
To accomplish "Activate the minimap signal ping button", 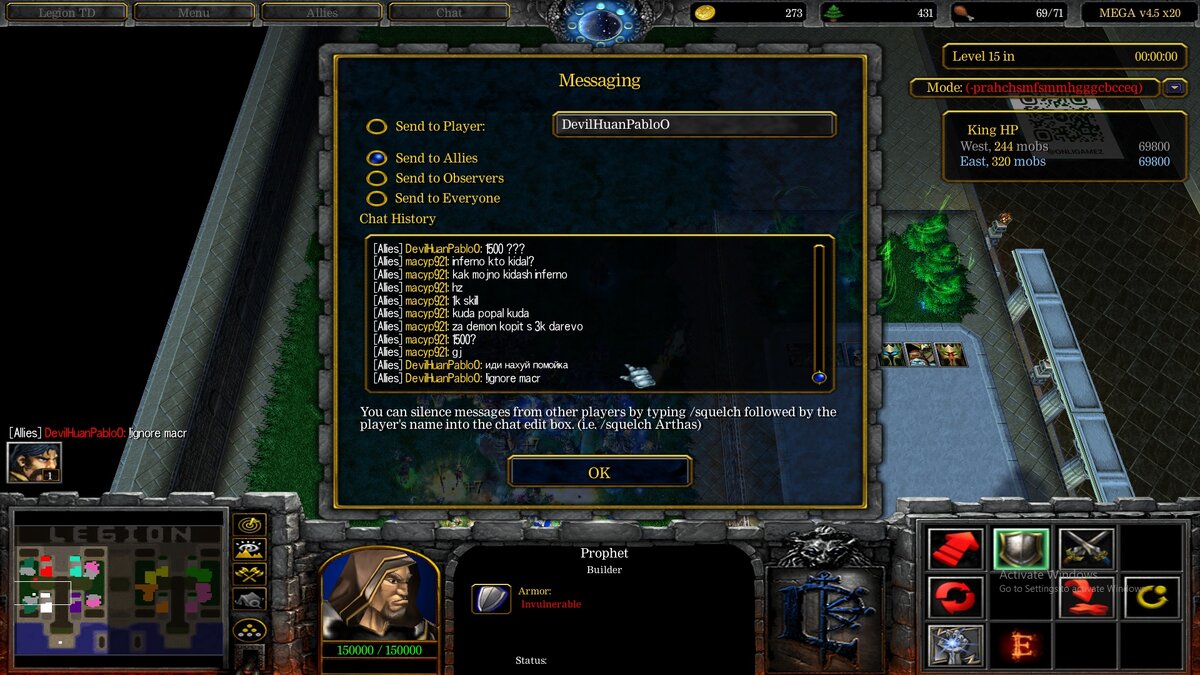I will pos(249,525).
